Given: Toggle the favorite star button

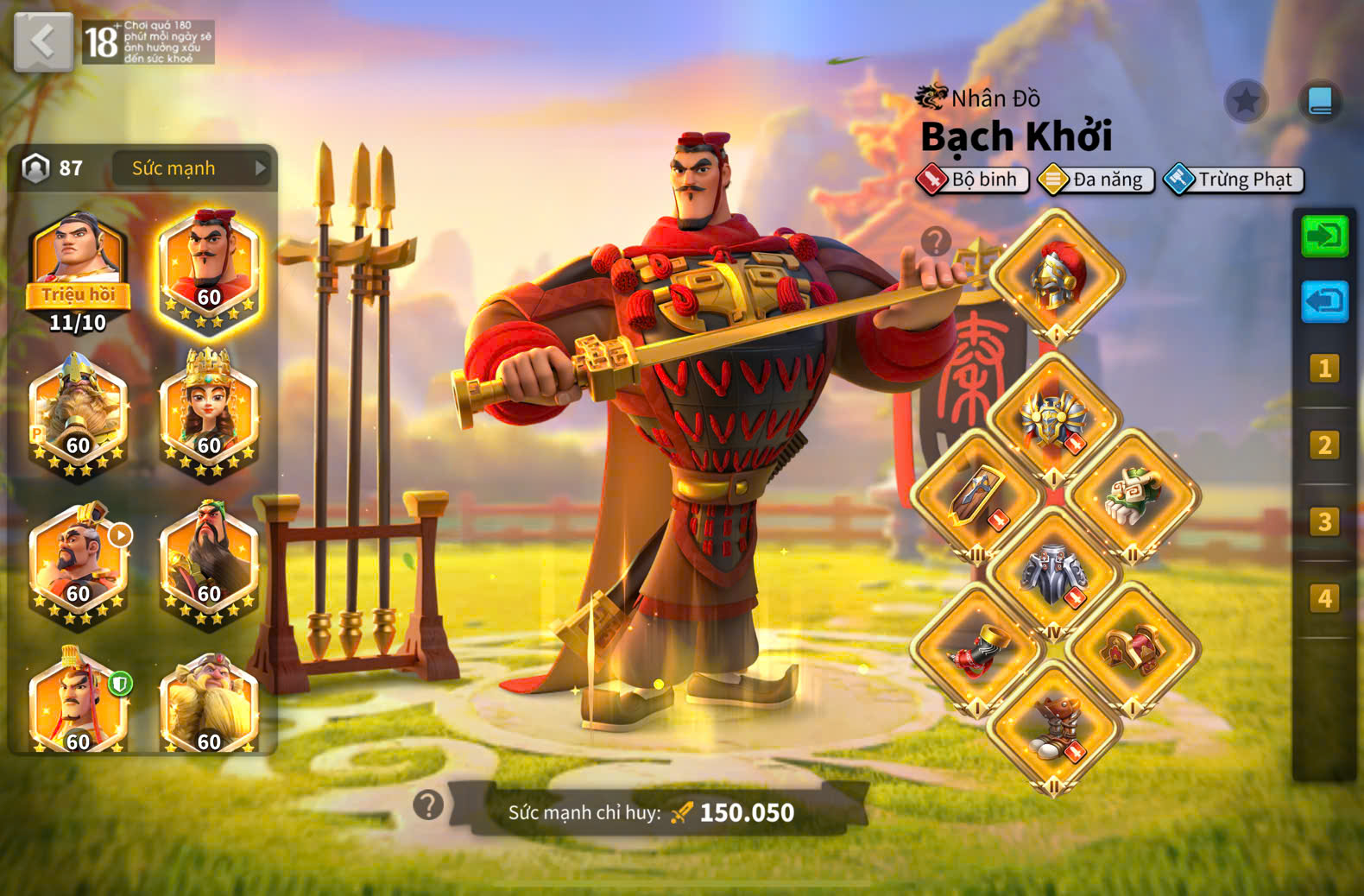Looking at the screenshot, I should pos(1246,102).
